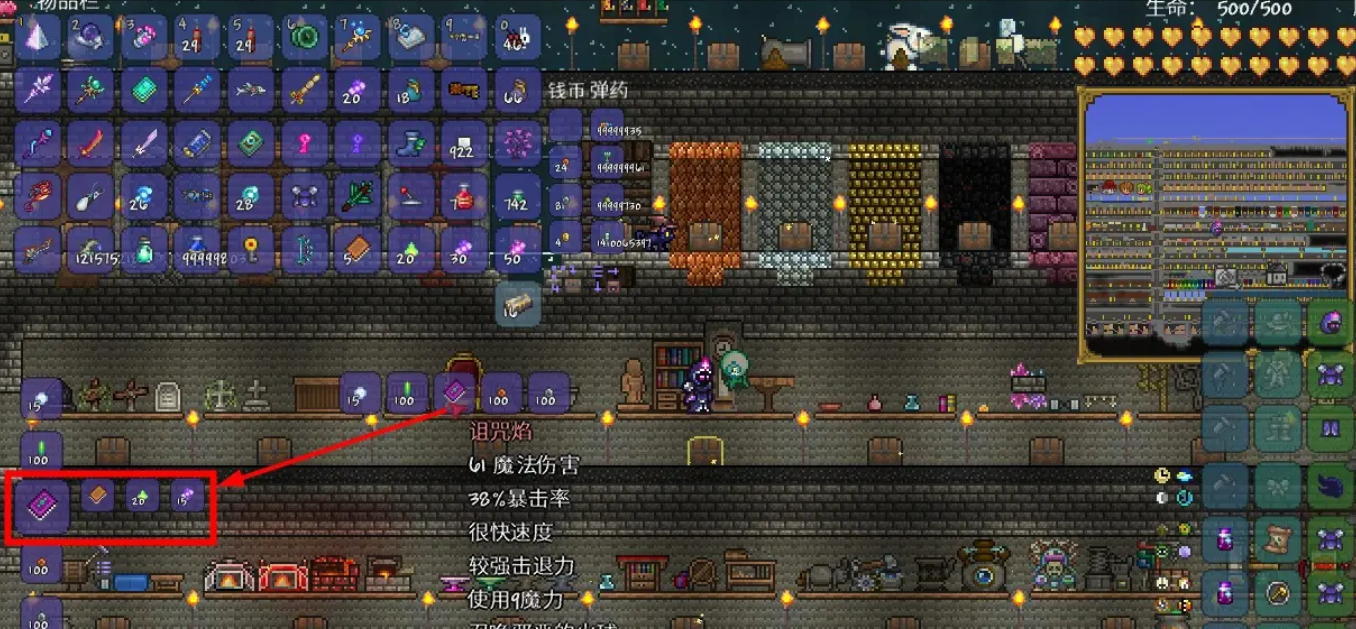Select the equipped purple helmet slot
Viewport: 1356px width, 629px height.
tap(1330, 323)
